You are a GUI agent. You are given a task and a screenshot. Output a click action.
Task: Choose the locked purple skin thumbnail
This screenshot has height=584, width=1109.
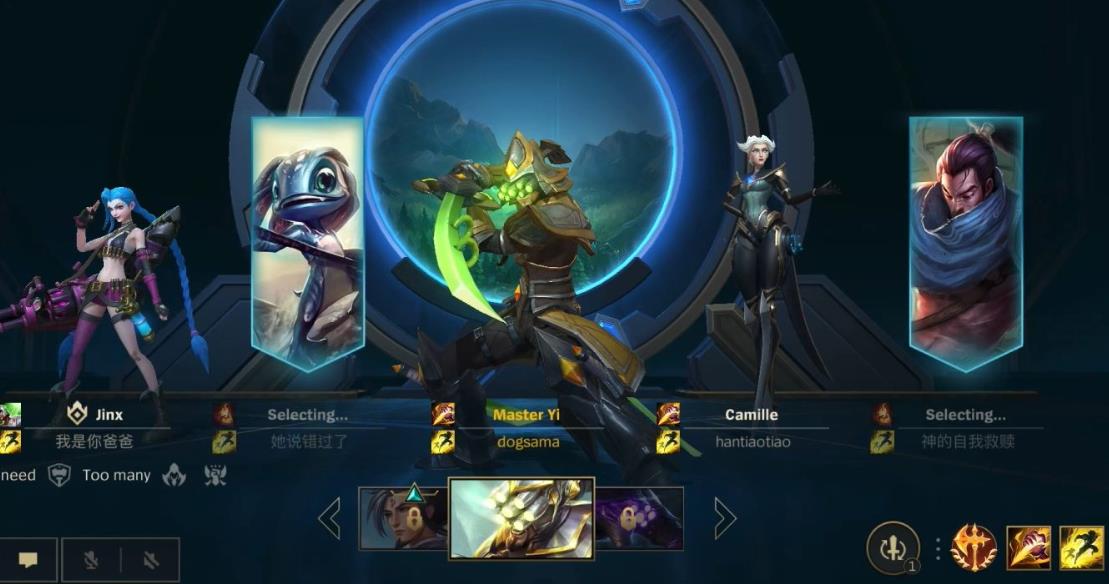[x=639, y=518]
